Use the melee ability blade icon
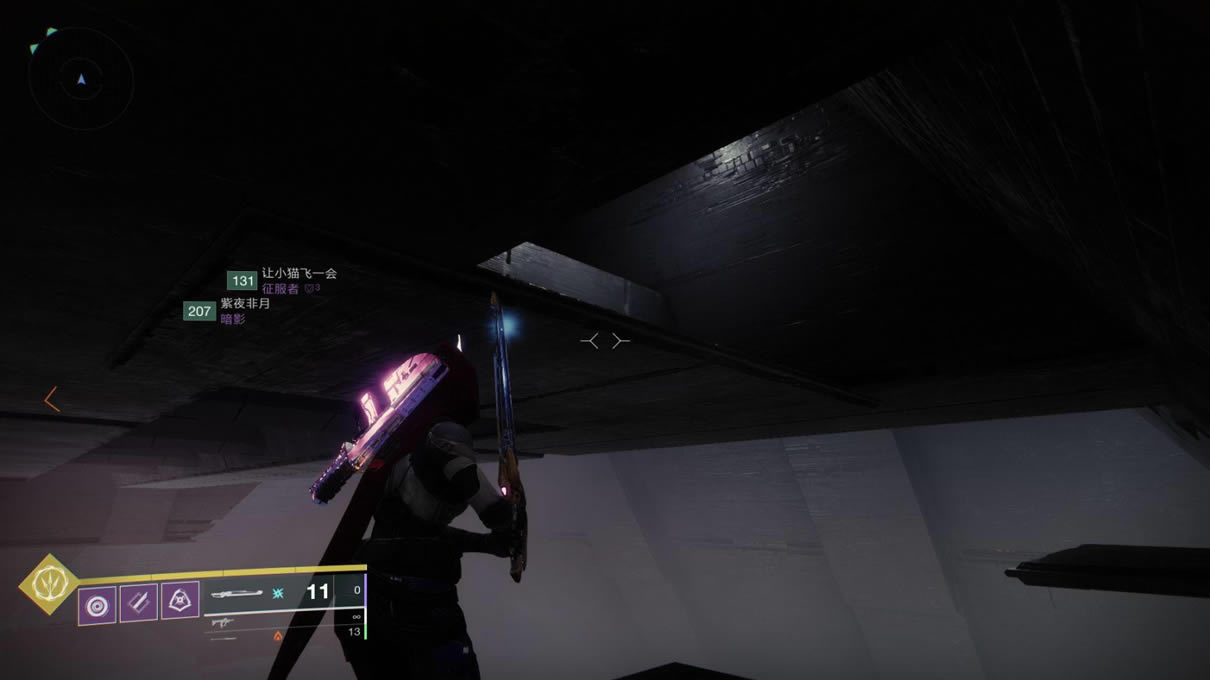This screenshot has width=1210, height=680. 138,604
